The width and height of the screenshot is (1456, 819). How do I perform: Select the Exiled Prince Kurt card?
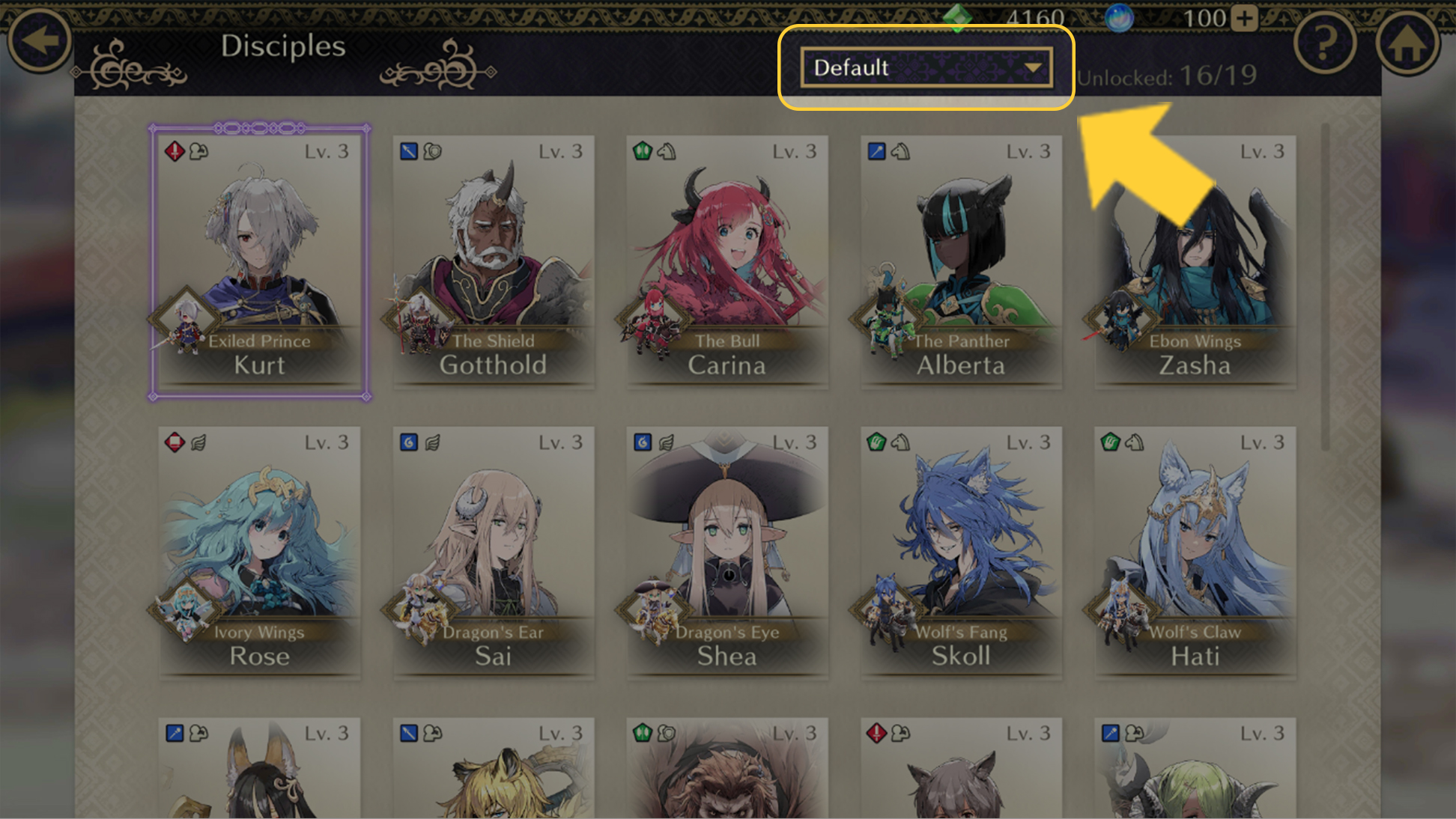click(x=259, y=262)
